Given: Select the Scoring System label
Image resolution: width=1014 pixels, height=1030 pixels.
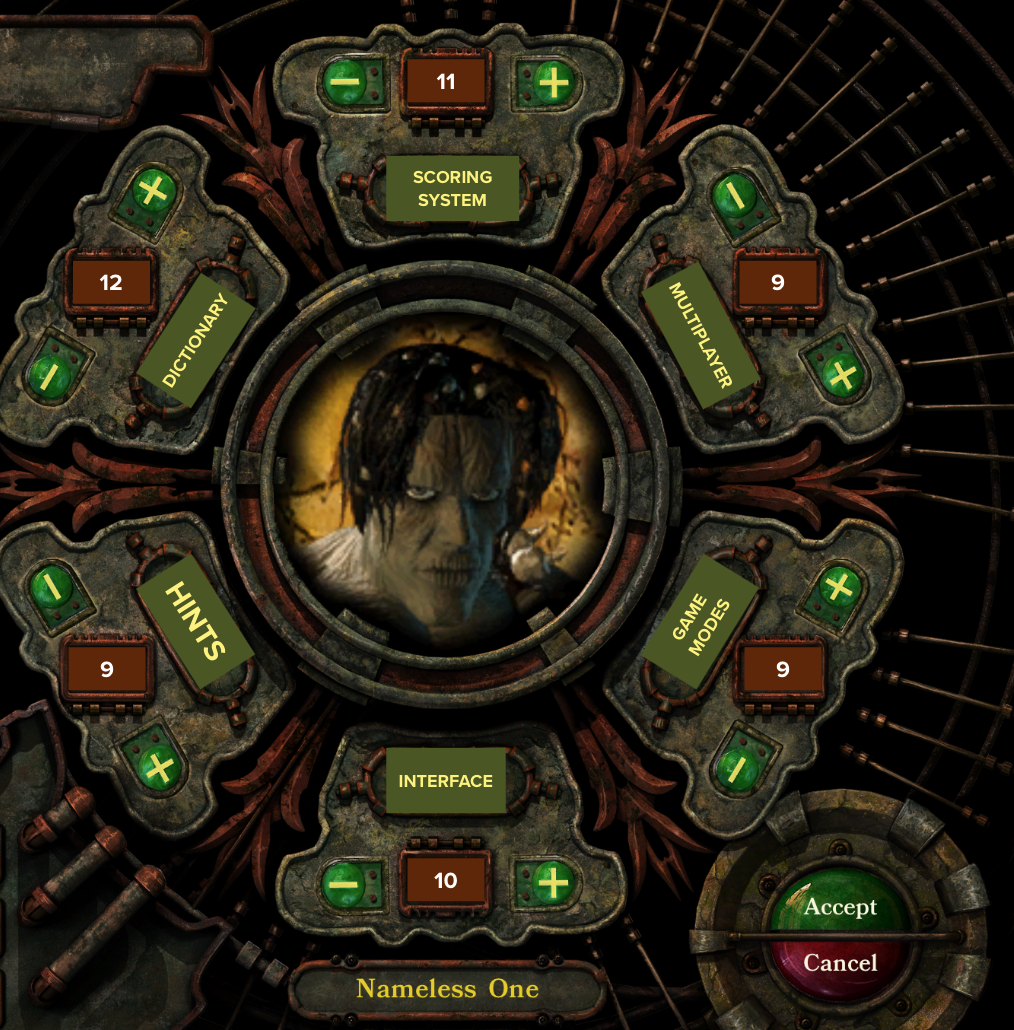Looking at the screenshot, I should (x=452, y=188).
